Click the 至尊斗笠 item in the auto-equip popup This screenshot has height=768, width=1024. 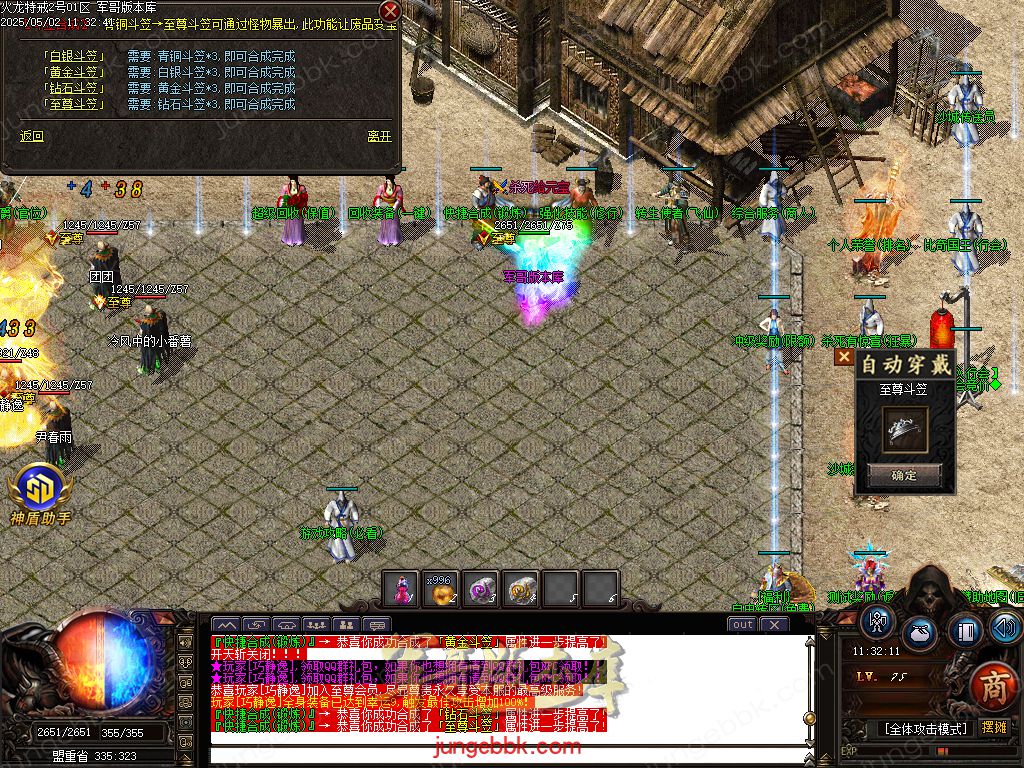[x=905, y=428]
